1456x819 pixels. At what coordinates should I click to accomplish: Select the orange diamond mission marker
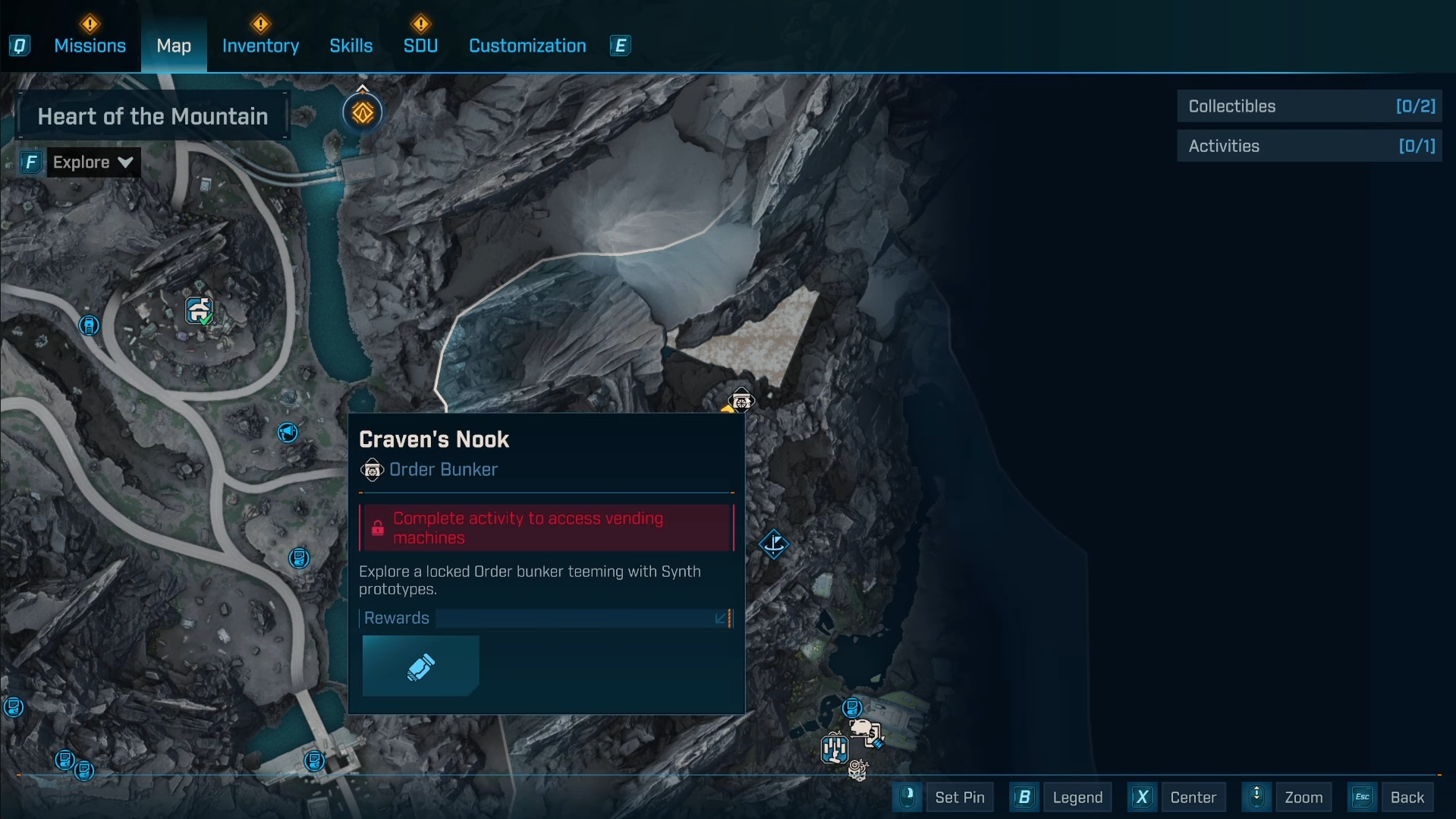click(x=363, y=113)
